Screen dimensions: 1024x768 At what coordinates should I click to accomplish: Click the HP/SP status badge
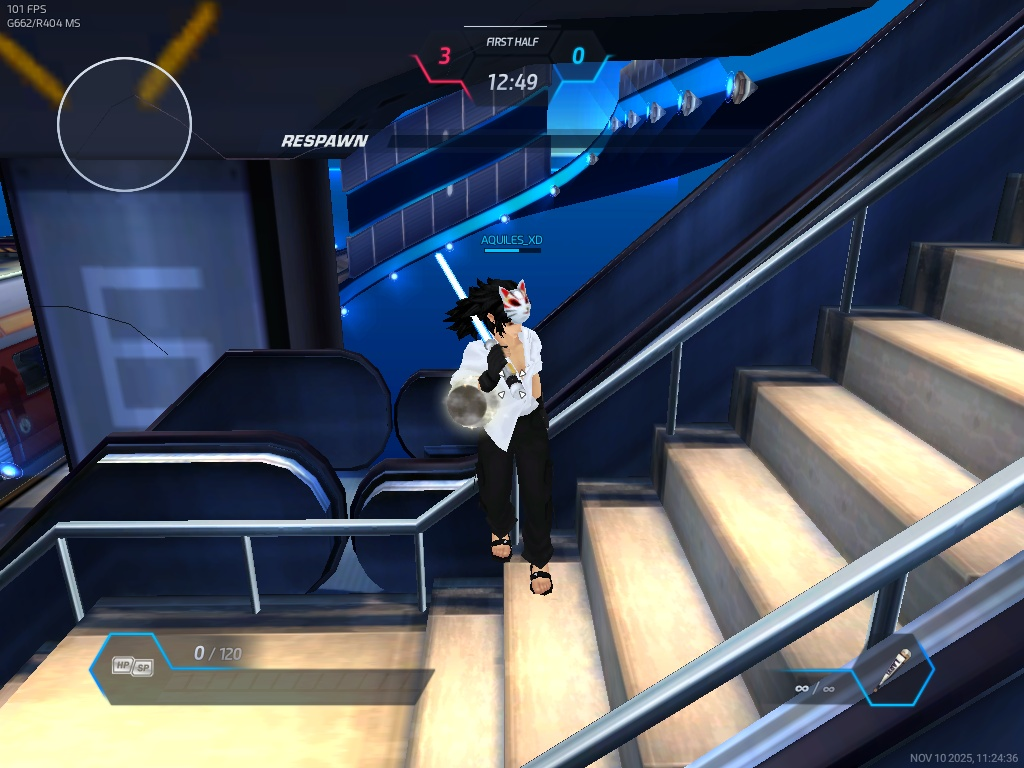[131, 666]
